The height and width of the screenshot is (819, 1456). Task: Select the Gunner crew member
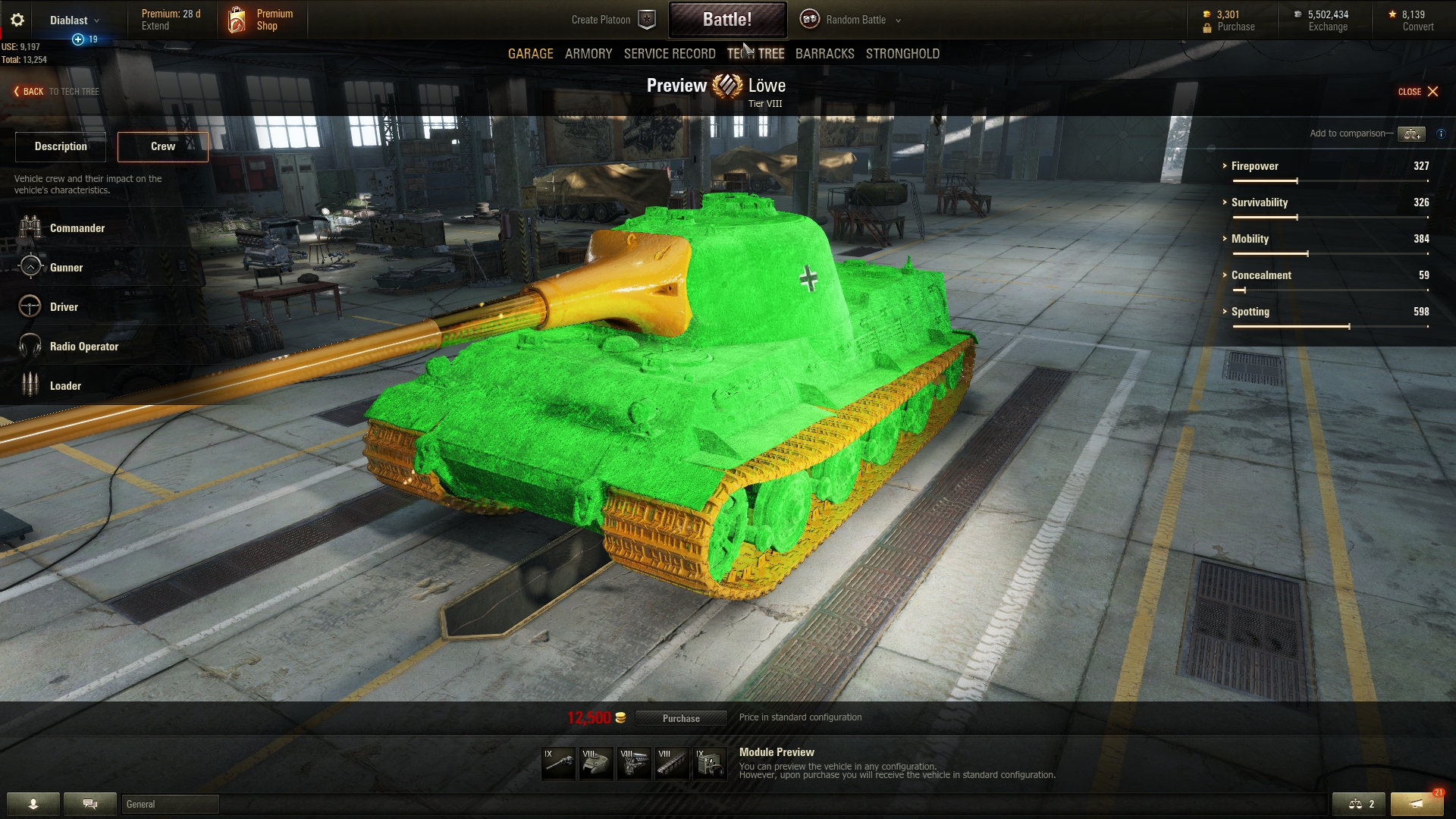(x=65, y=267)
